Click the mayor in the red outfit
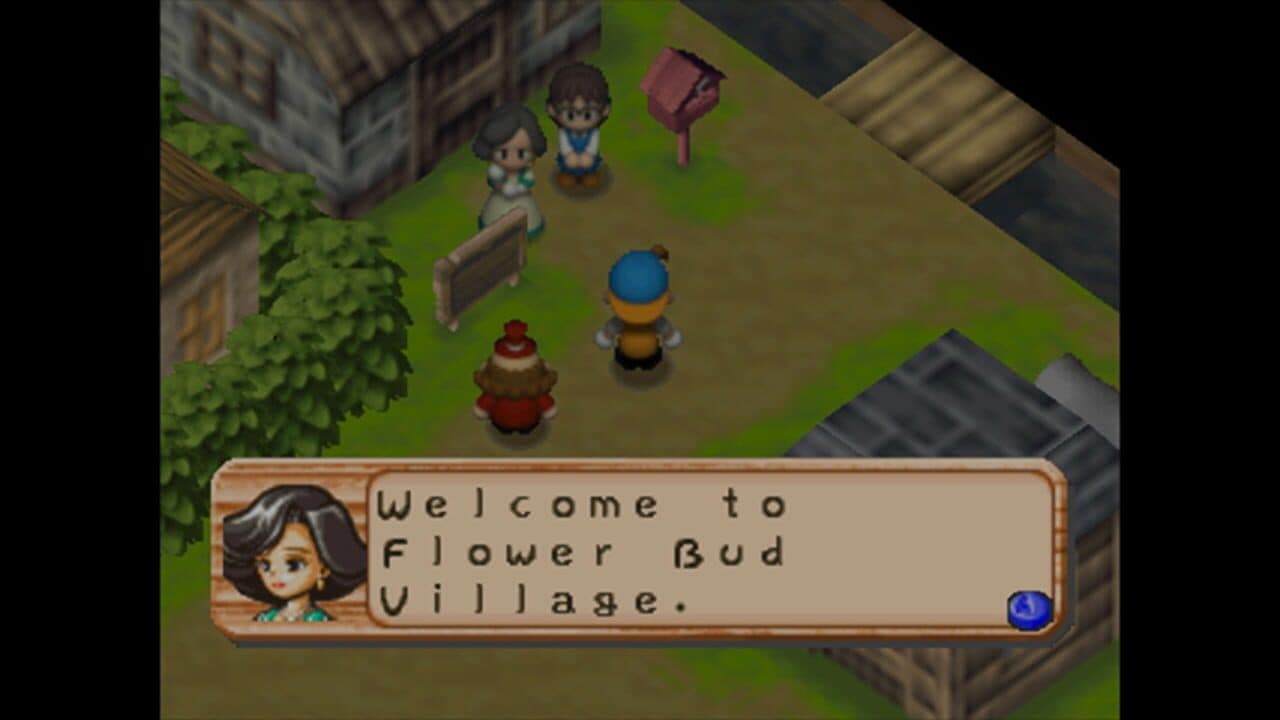The height and width of the screenshot is (720, 1280). pos(516,380)
